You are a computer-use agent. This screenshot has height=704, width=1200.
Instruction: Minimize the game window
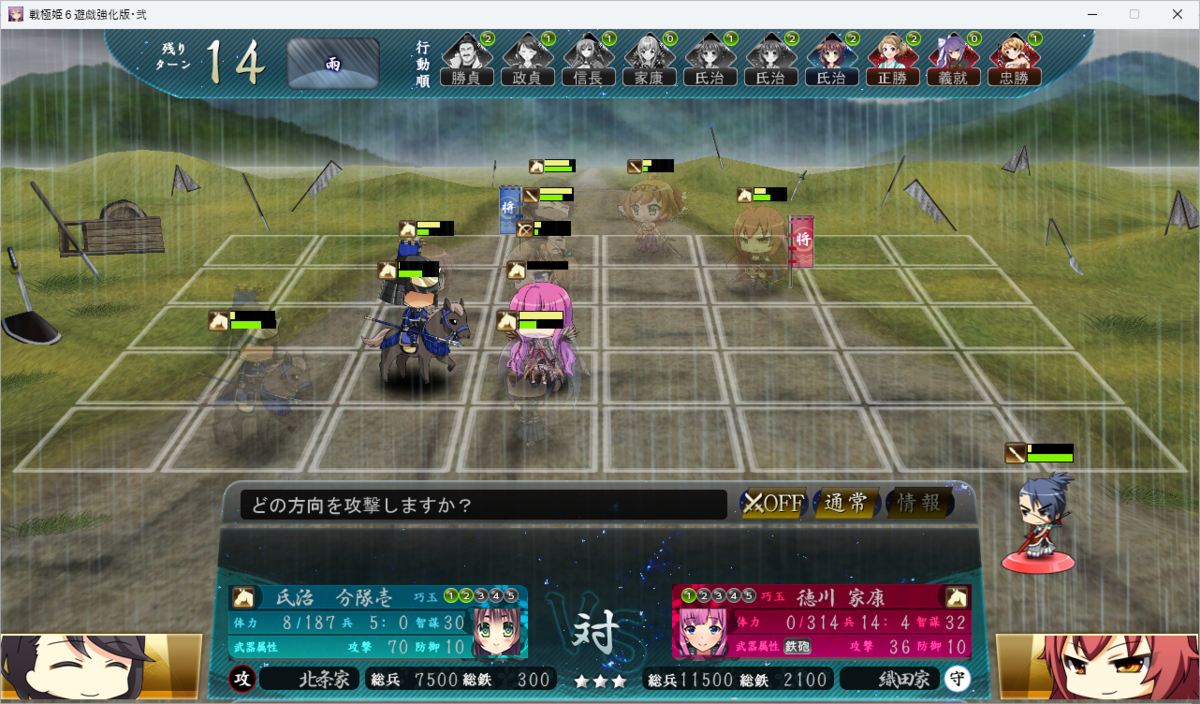tap(1090, 14)
